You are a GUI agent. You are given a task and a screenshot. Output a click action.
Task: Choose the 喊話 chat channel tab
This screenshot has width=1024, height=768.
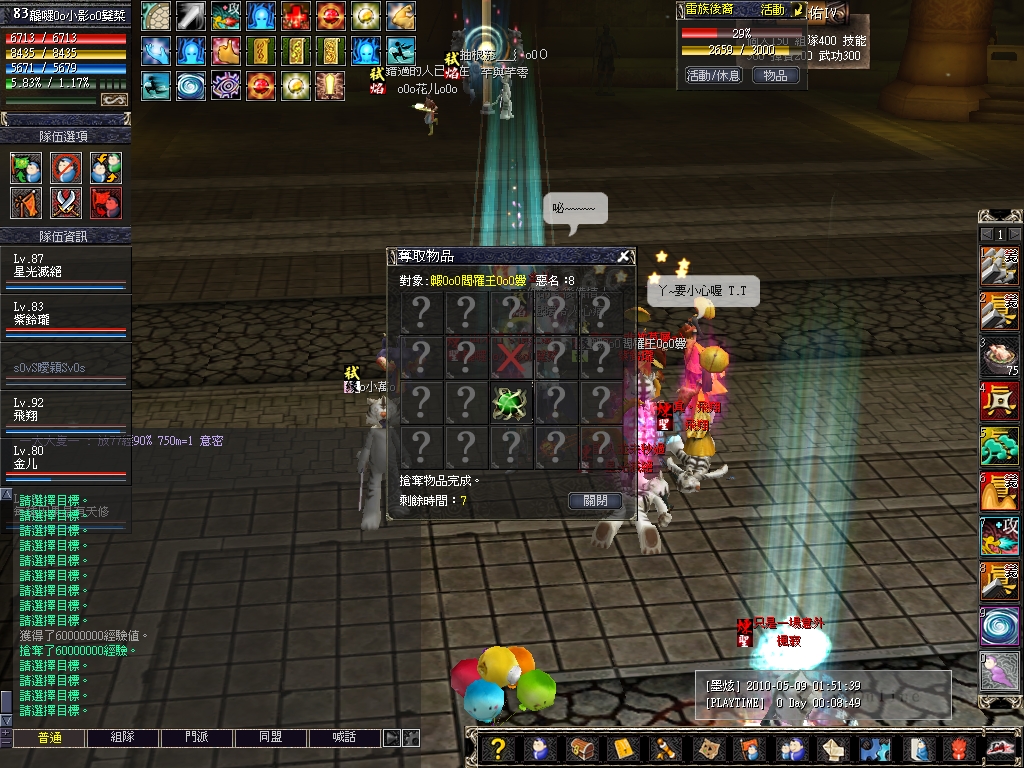[344, 738]
